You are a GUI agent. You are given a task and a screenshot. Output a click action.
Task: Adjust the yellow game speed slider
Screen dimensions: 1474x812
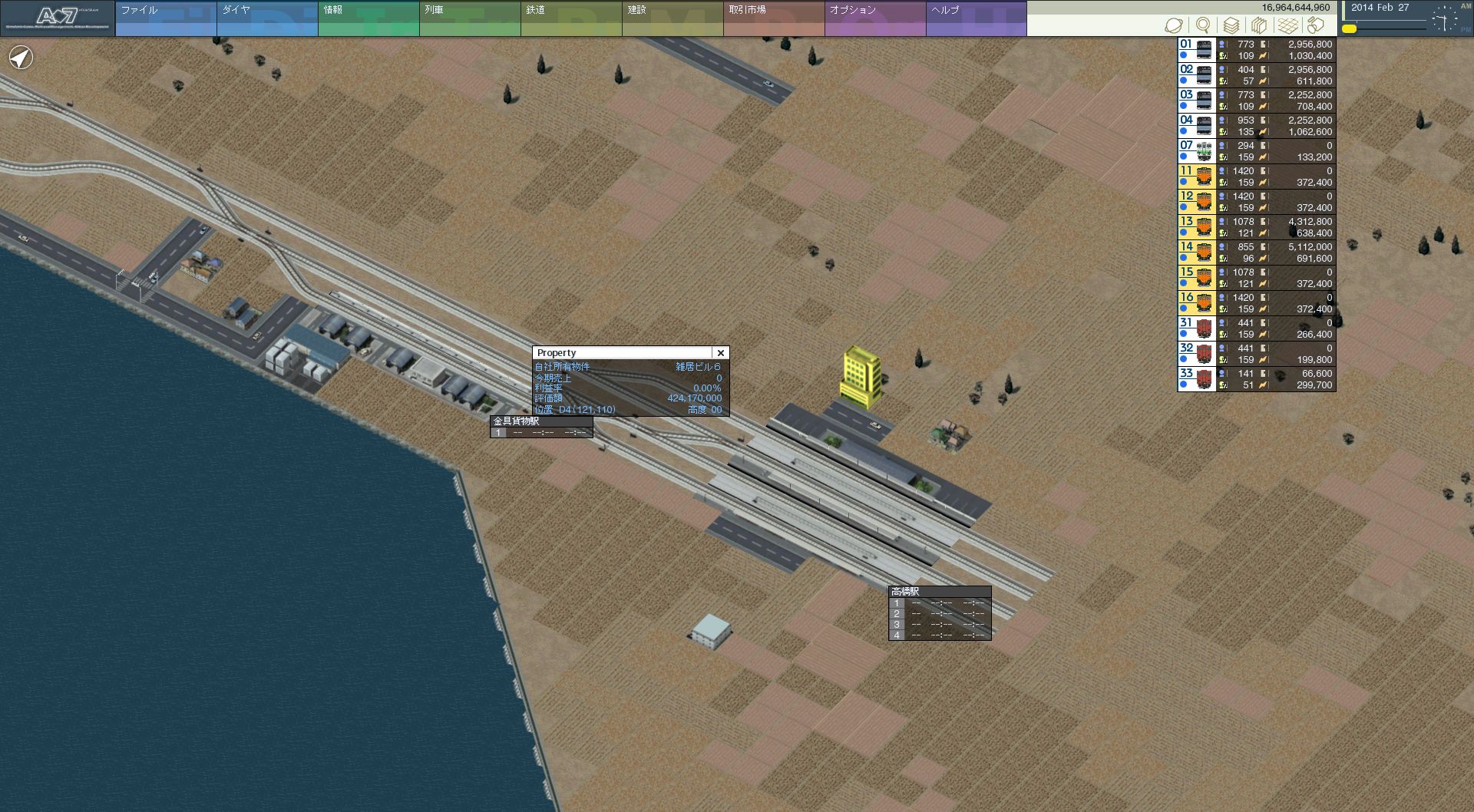[1350, 29]
